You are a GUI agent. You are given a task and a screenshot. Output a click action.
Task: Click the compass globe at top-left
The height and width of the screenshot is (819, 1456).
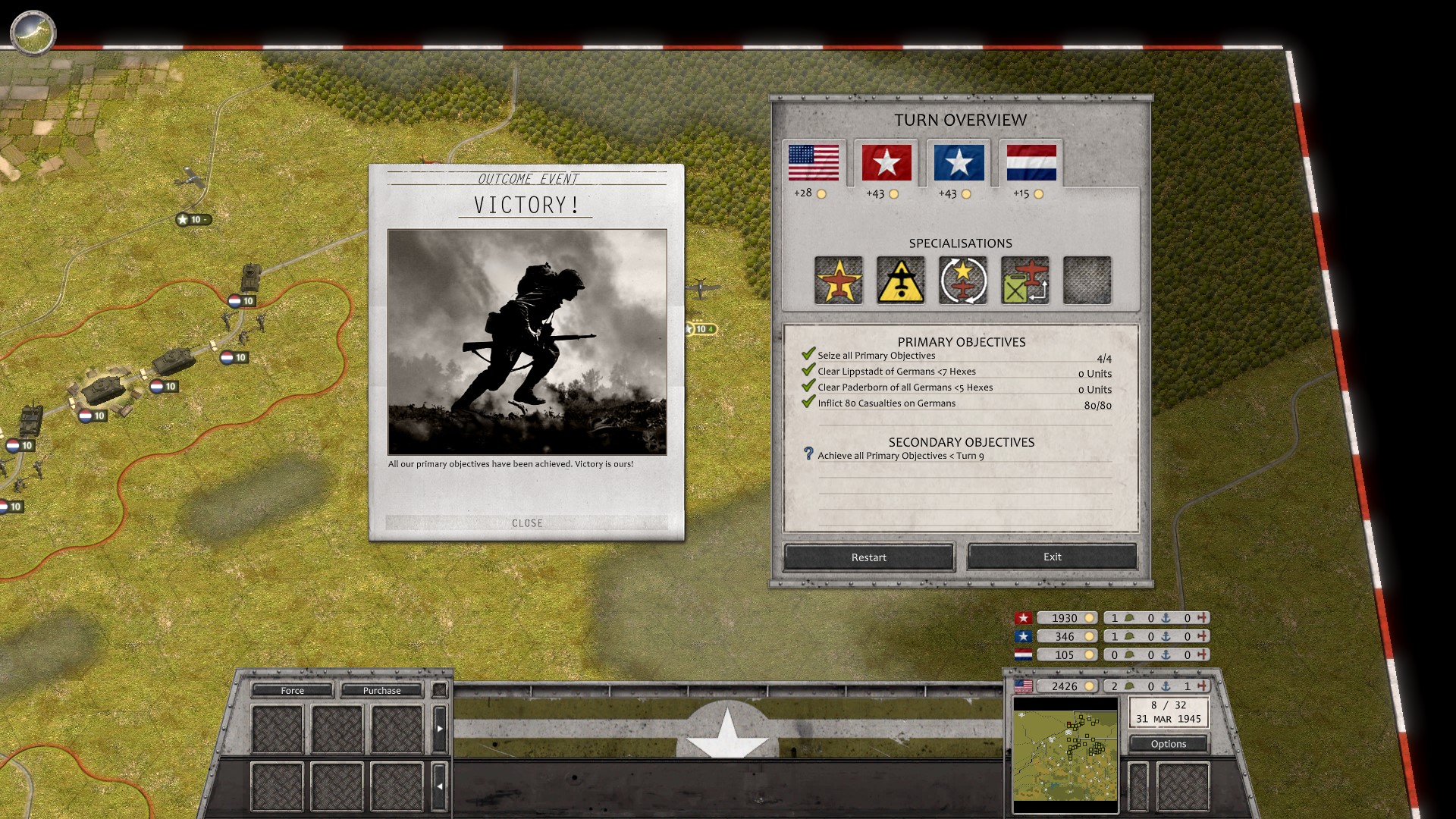tap(32, 32)
